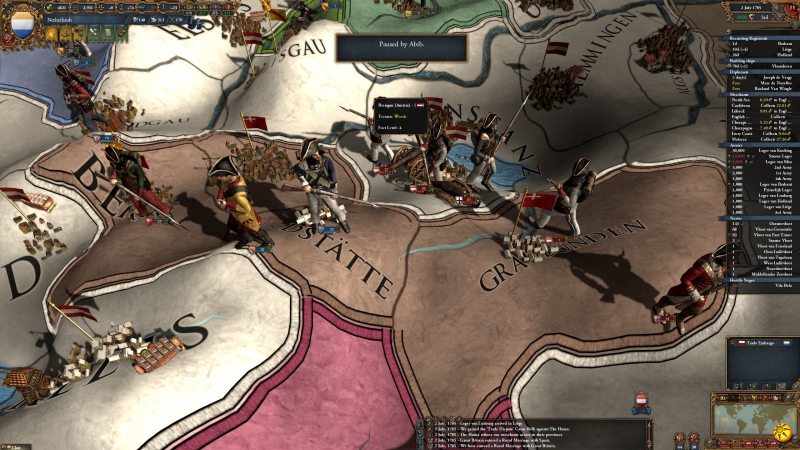Click the date display to unpause
800x450 pixels.
point(760,6)
